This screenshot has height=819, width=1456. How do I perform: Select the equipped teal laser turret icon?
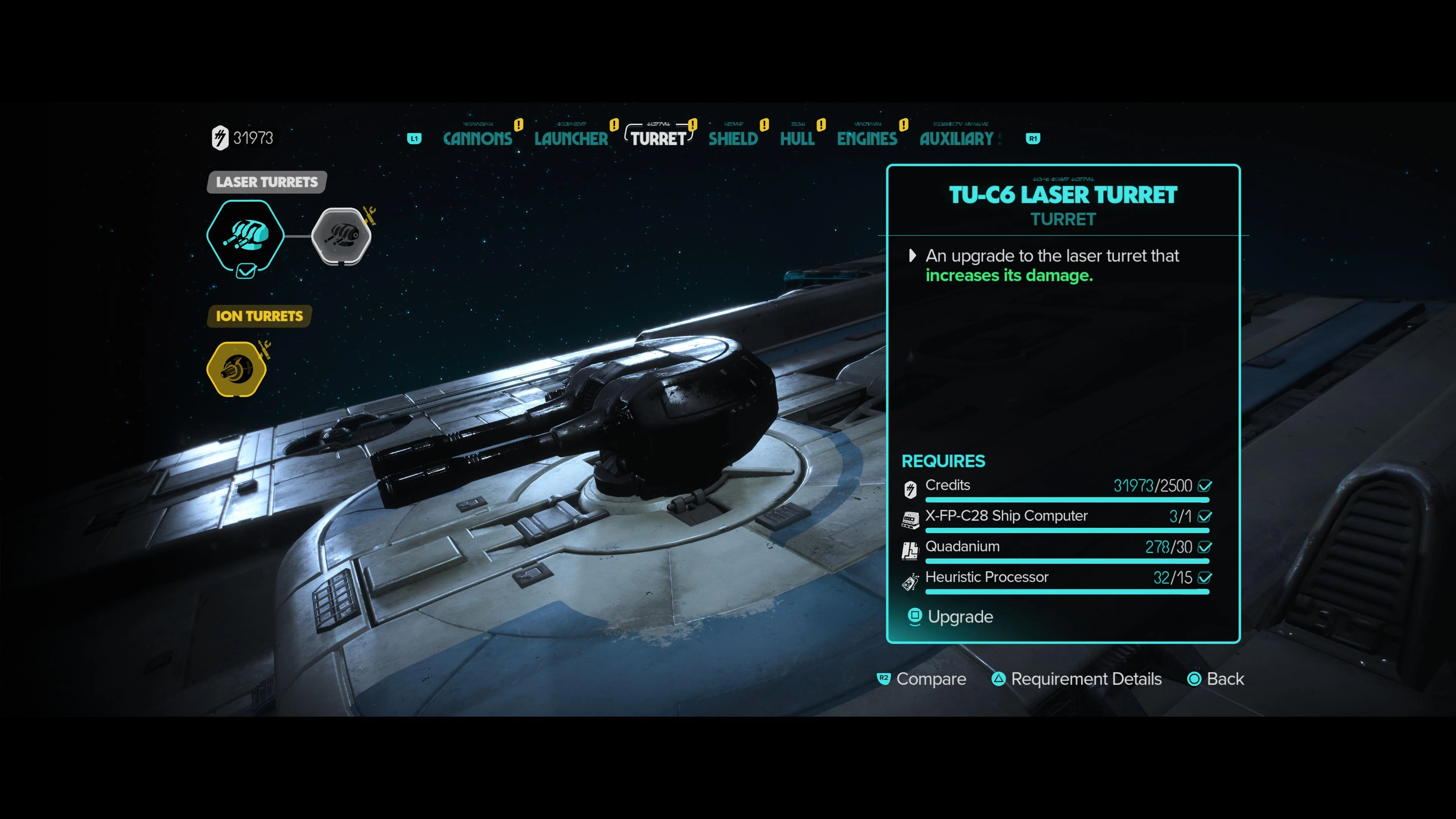pos(245,235)
